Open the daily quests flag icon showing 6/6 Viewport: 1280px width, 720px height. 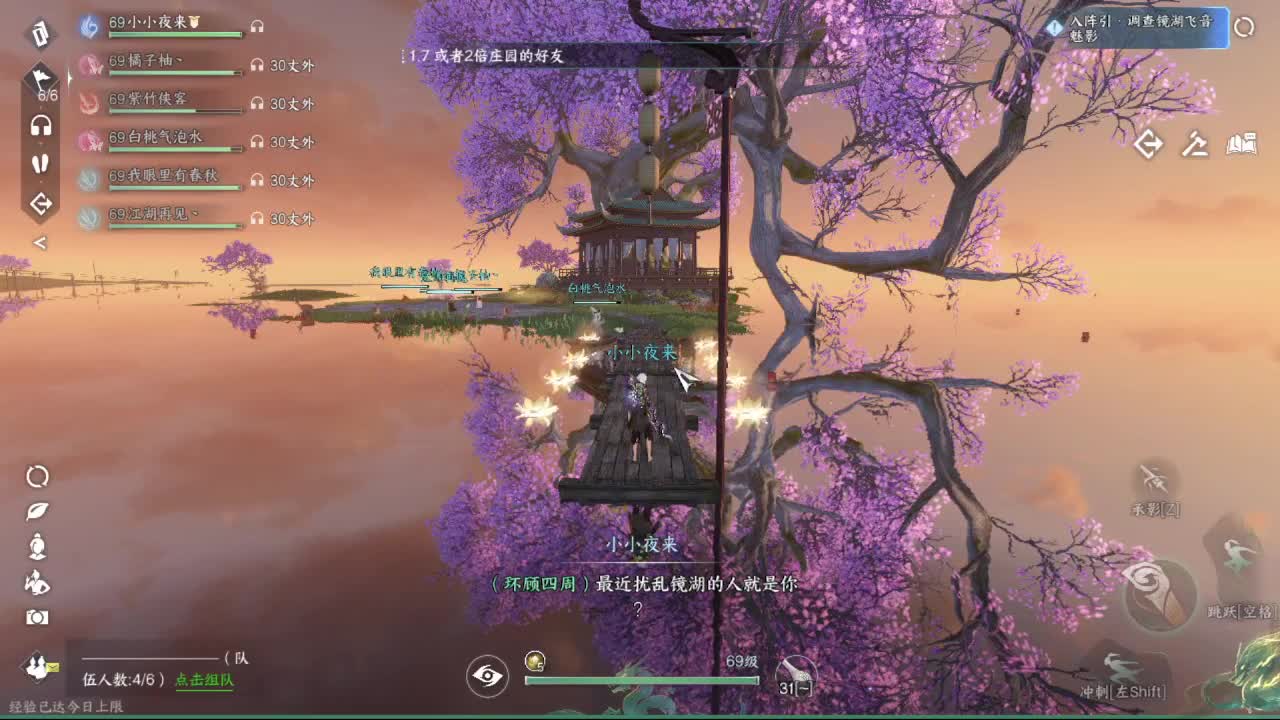pyautogui.click(x=40, y=78)
